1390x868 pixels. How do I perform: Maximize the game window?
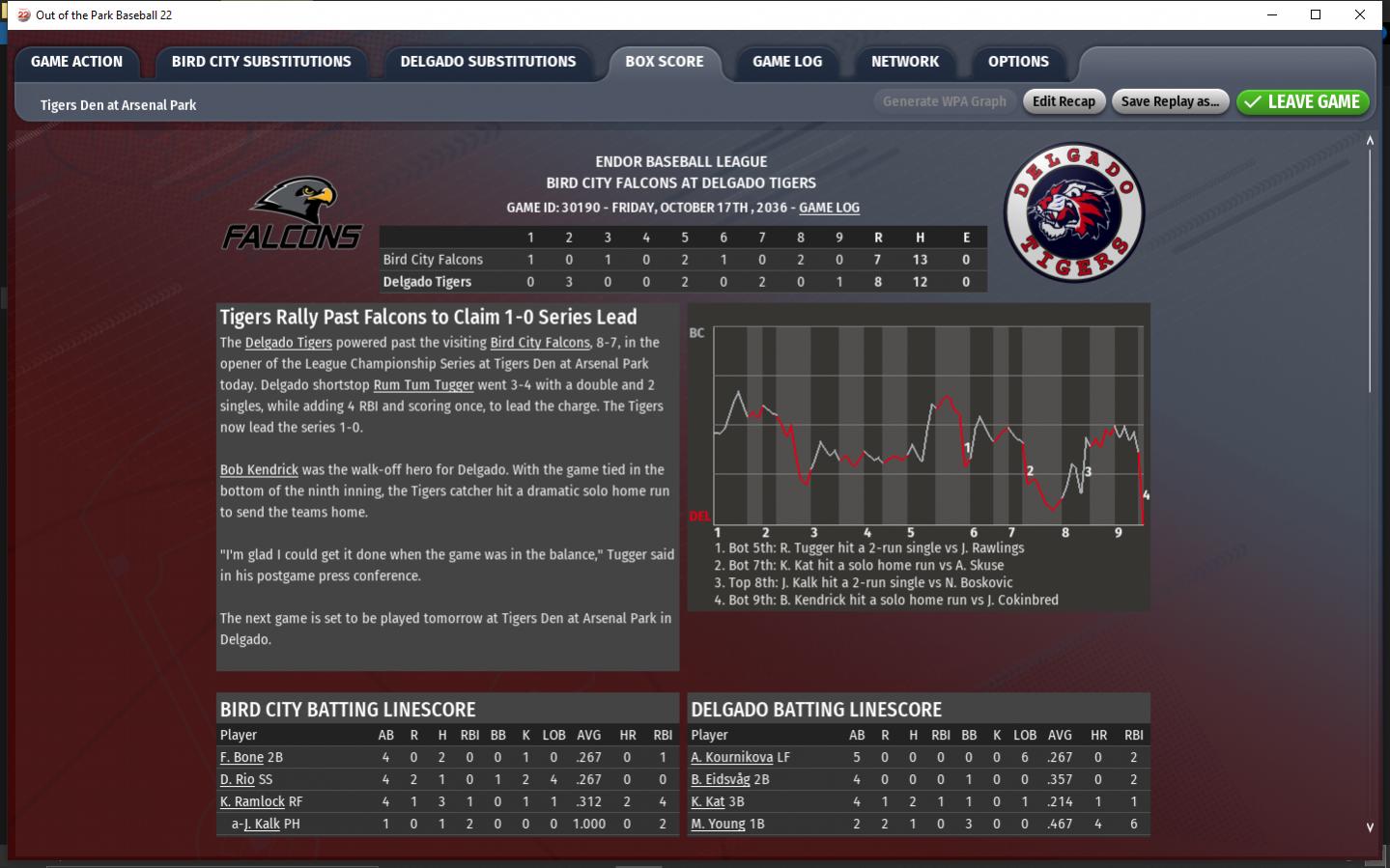click(x=1316, y=14)
